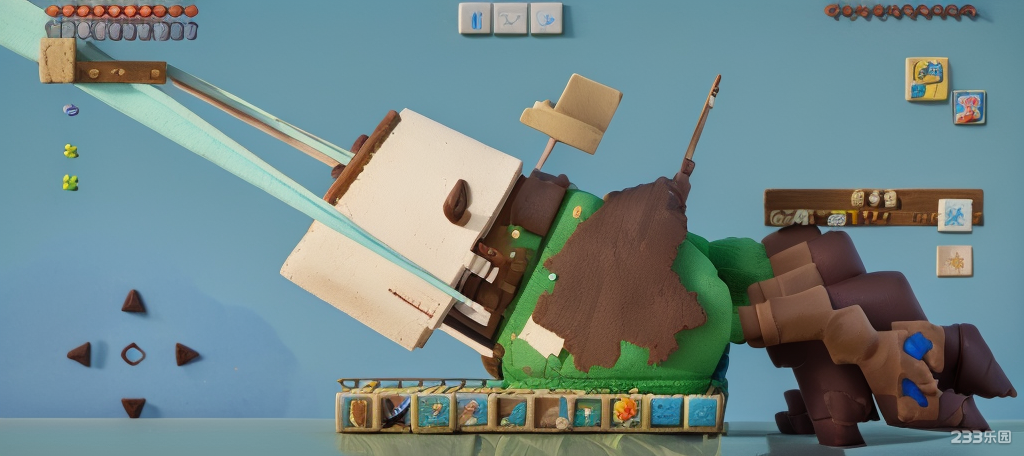
Task: Tap the down arrow on the d-pad
Action: click(133, 407)
